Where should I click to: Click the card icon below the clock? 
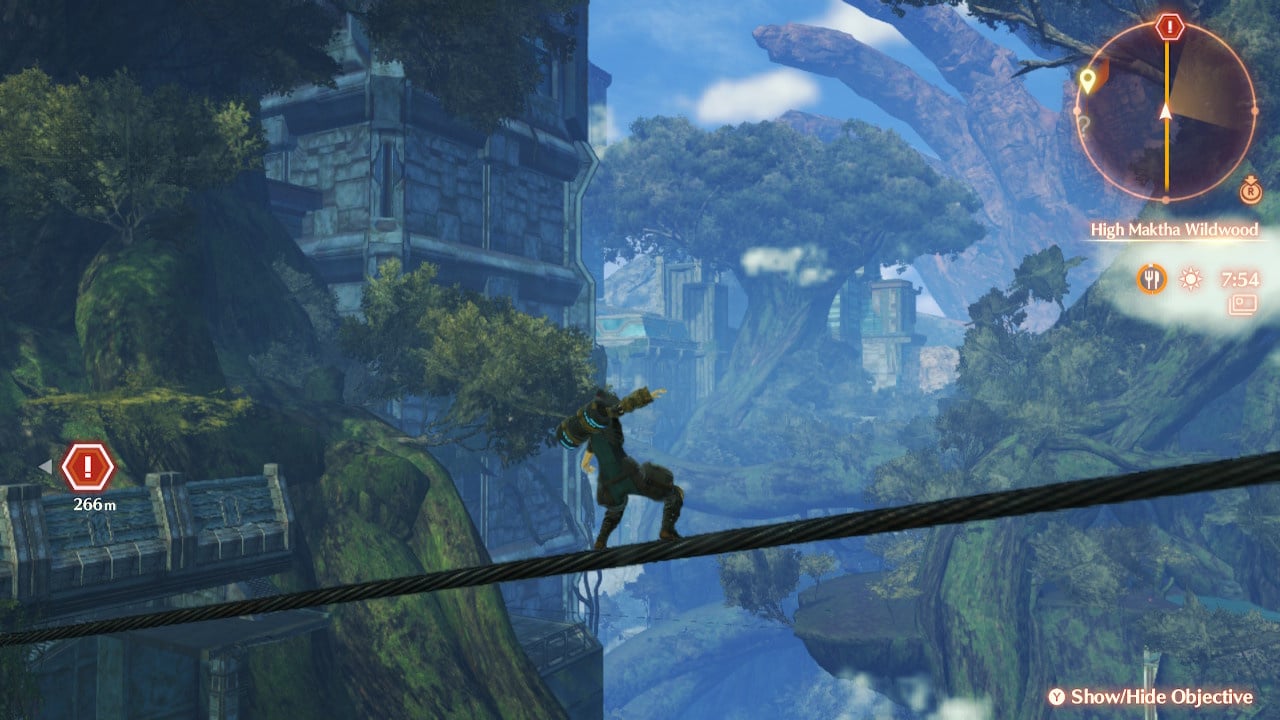coord(1245,302)
